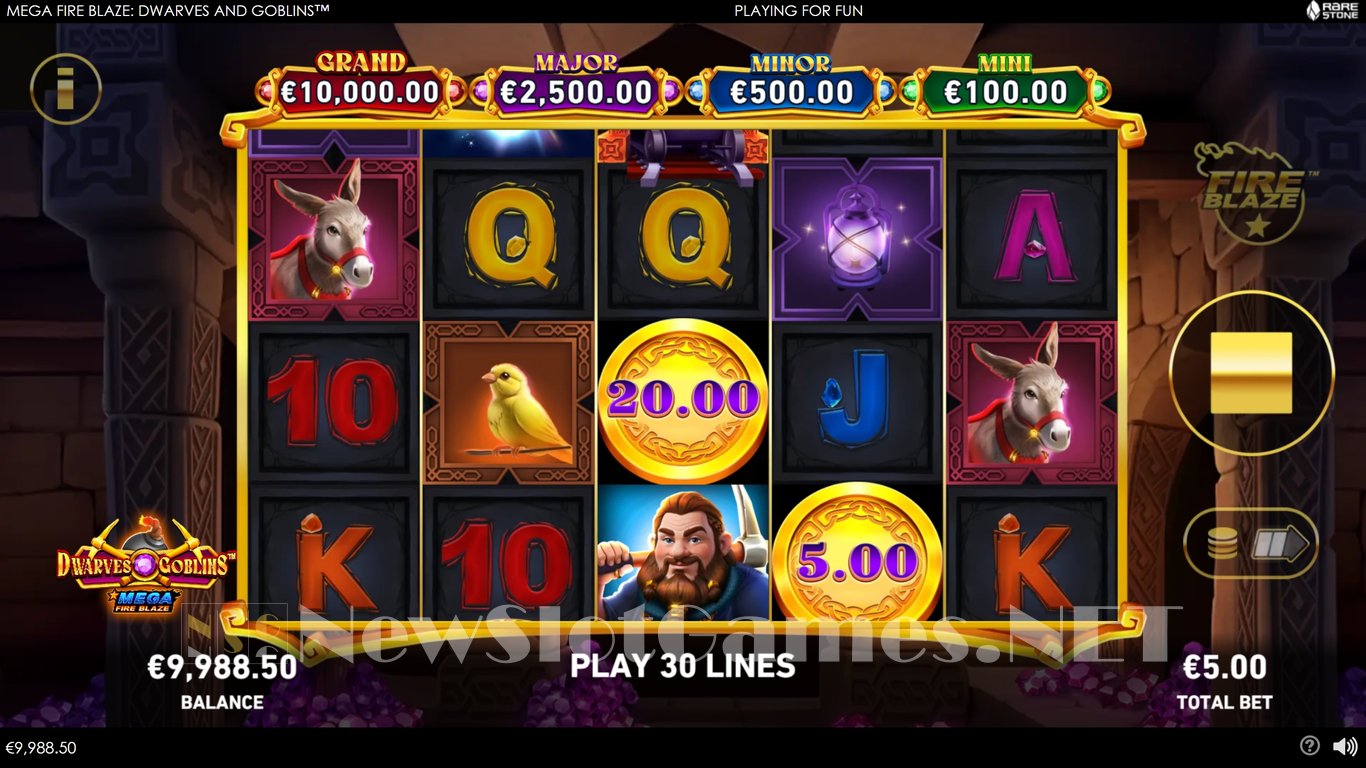
Task: Open the game info paytable
Action: (66, 89)
